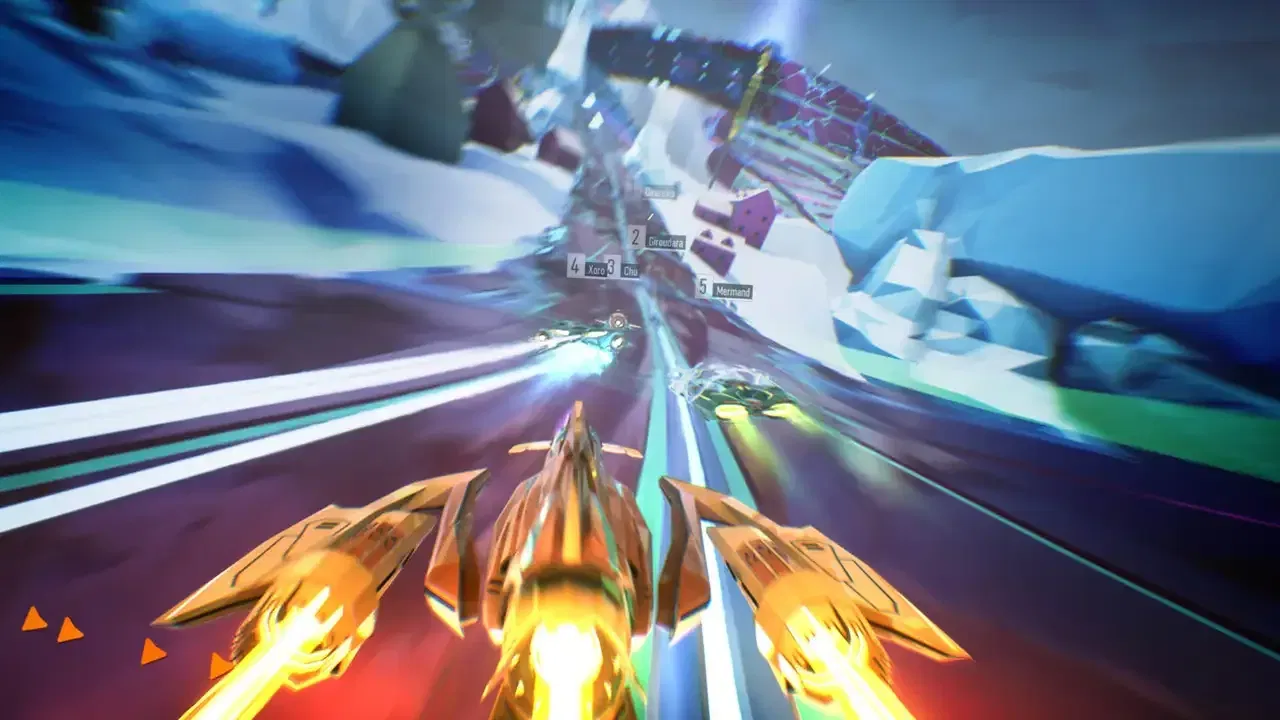1280x720 pixels.
Task: Select the Mermand player tag
Action: pyautogui.click(x=733, y=290)
